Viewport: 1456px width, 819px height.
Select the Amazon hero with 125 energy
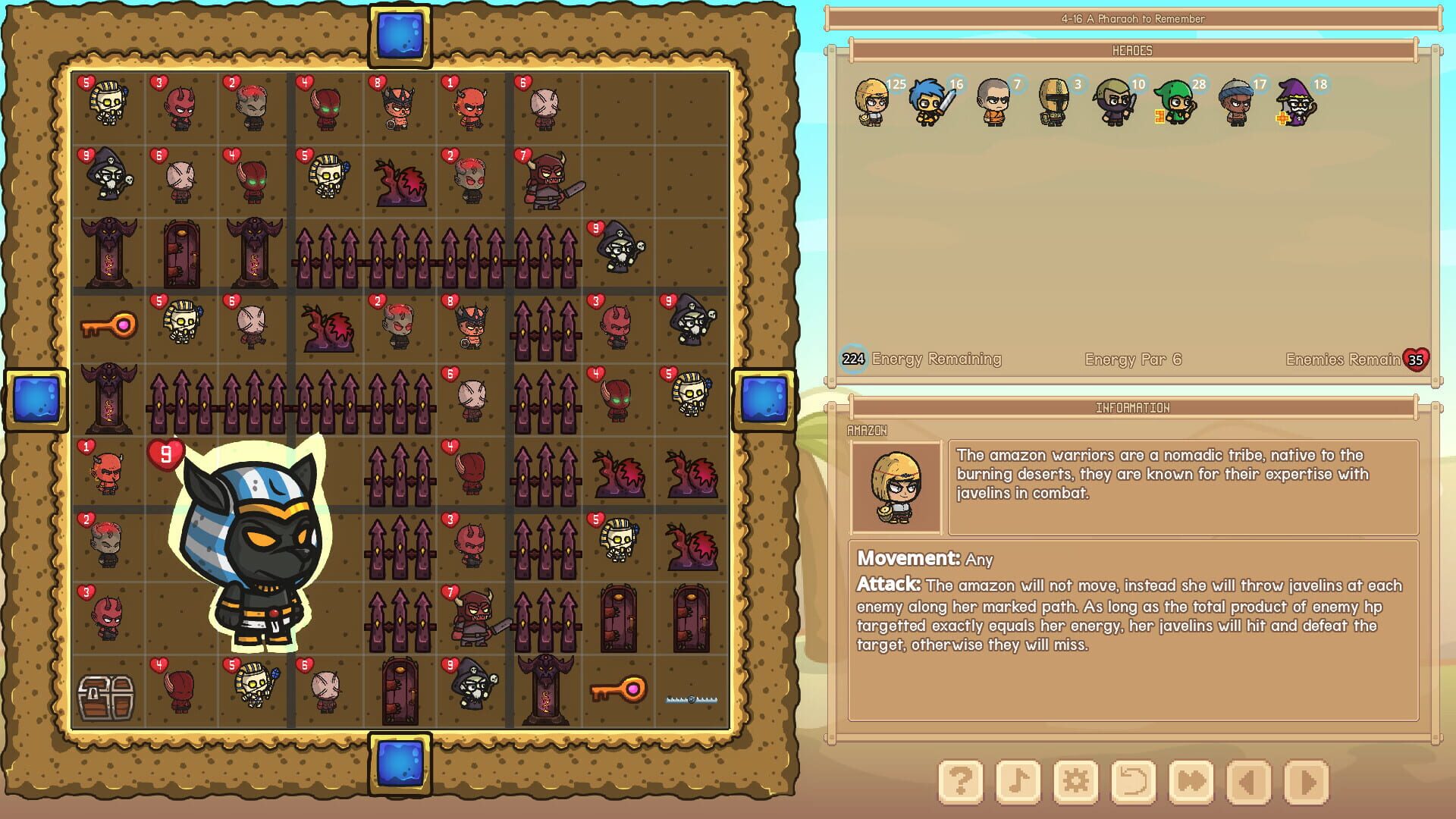click(872, 102)
